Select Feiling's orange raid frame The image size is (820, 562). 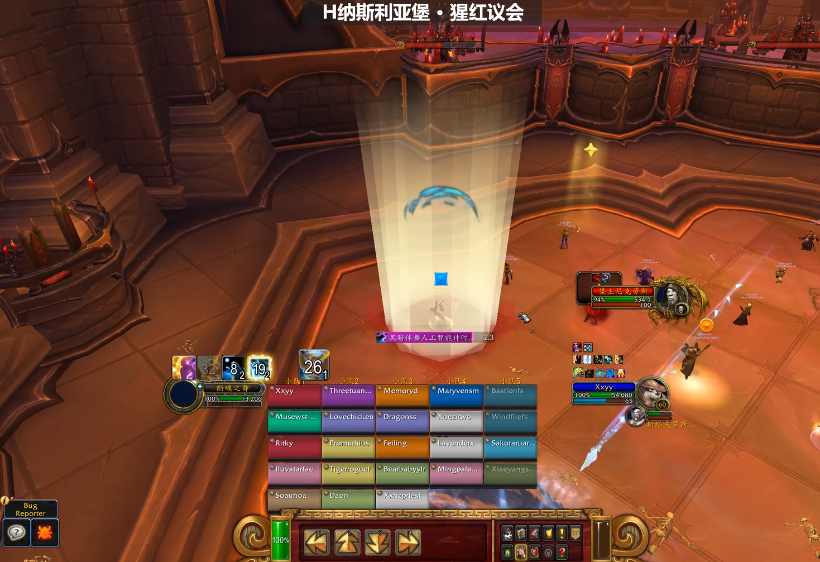point(402,447)
